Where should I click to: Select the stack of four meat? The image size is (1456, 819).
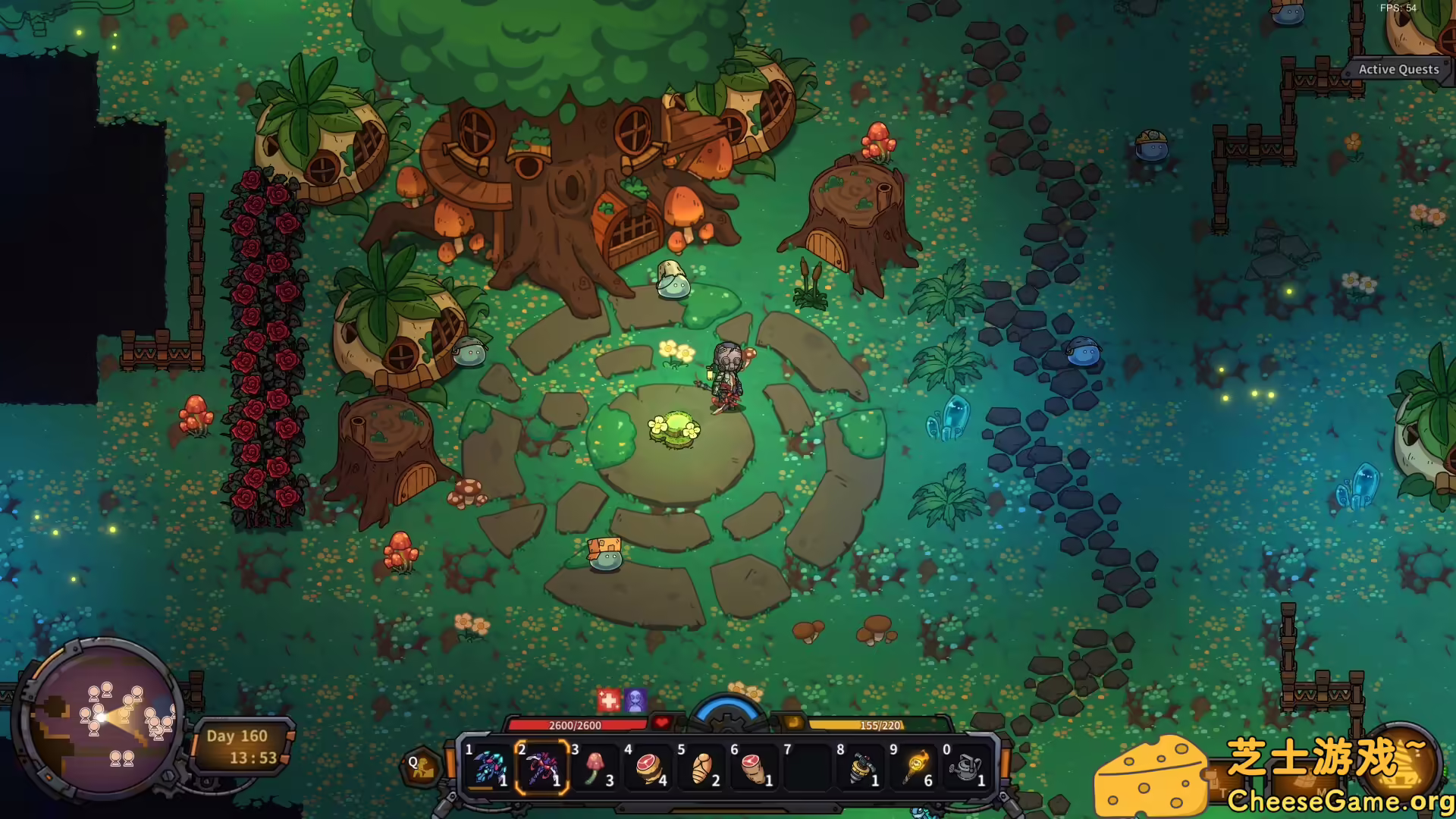pos(648,767)
